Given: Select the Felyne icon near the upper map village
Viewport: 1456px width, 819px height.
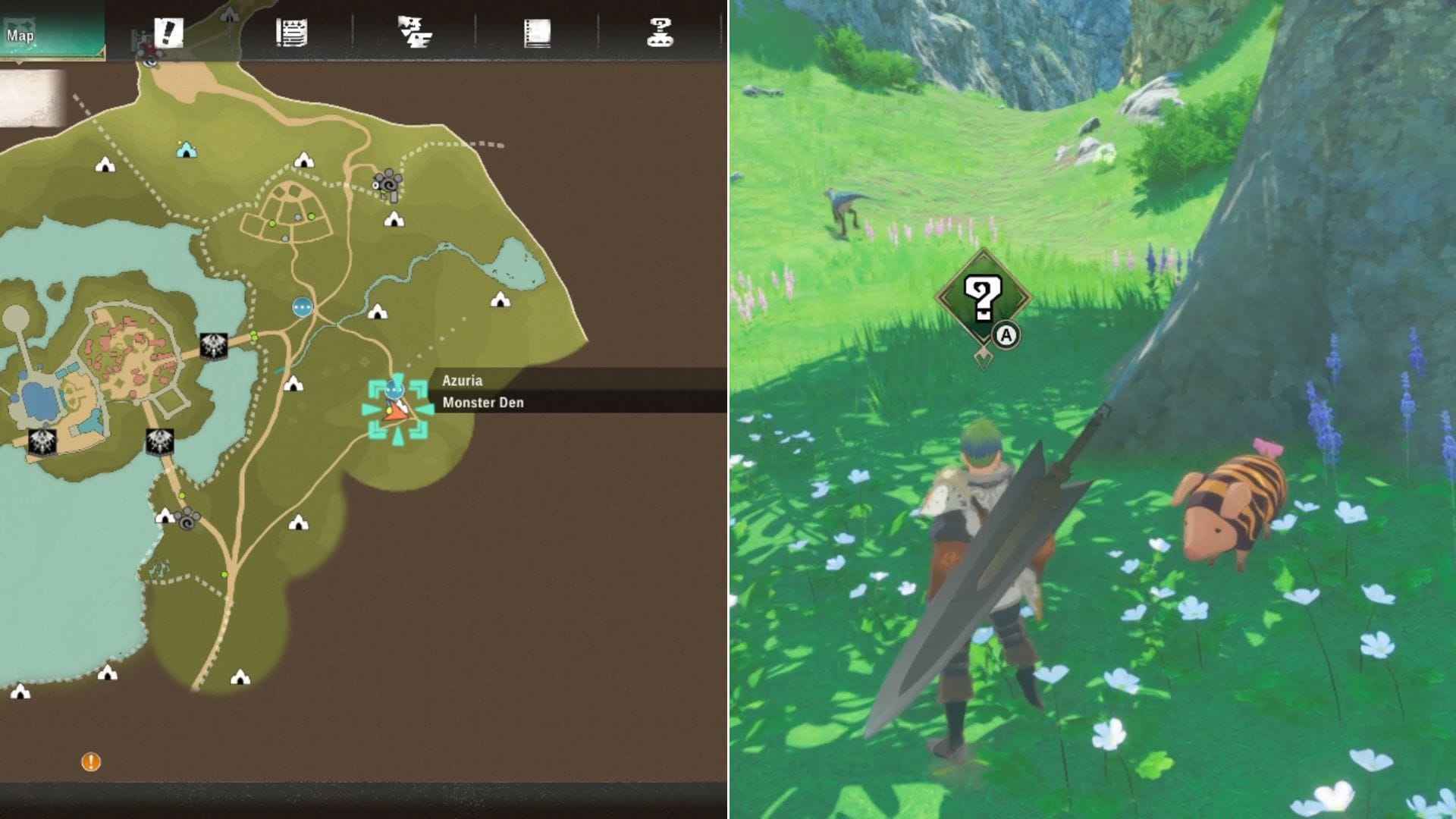Looking at the screenshot, I should 389,185.
